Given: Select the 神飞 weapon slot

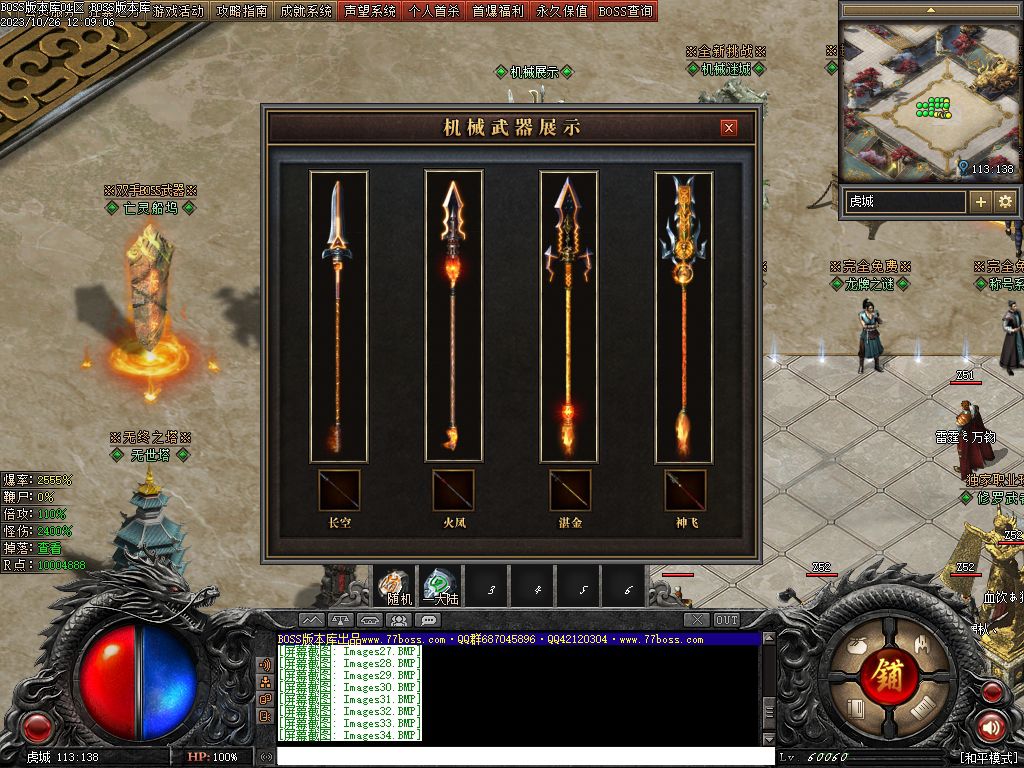Looking at the screenshot, I should click(685, 490).
